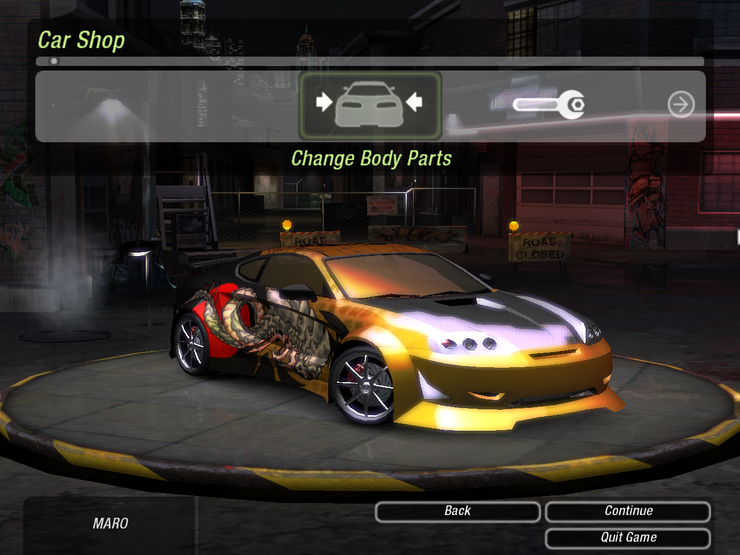Go Back to the previous menu

point(458,511)
